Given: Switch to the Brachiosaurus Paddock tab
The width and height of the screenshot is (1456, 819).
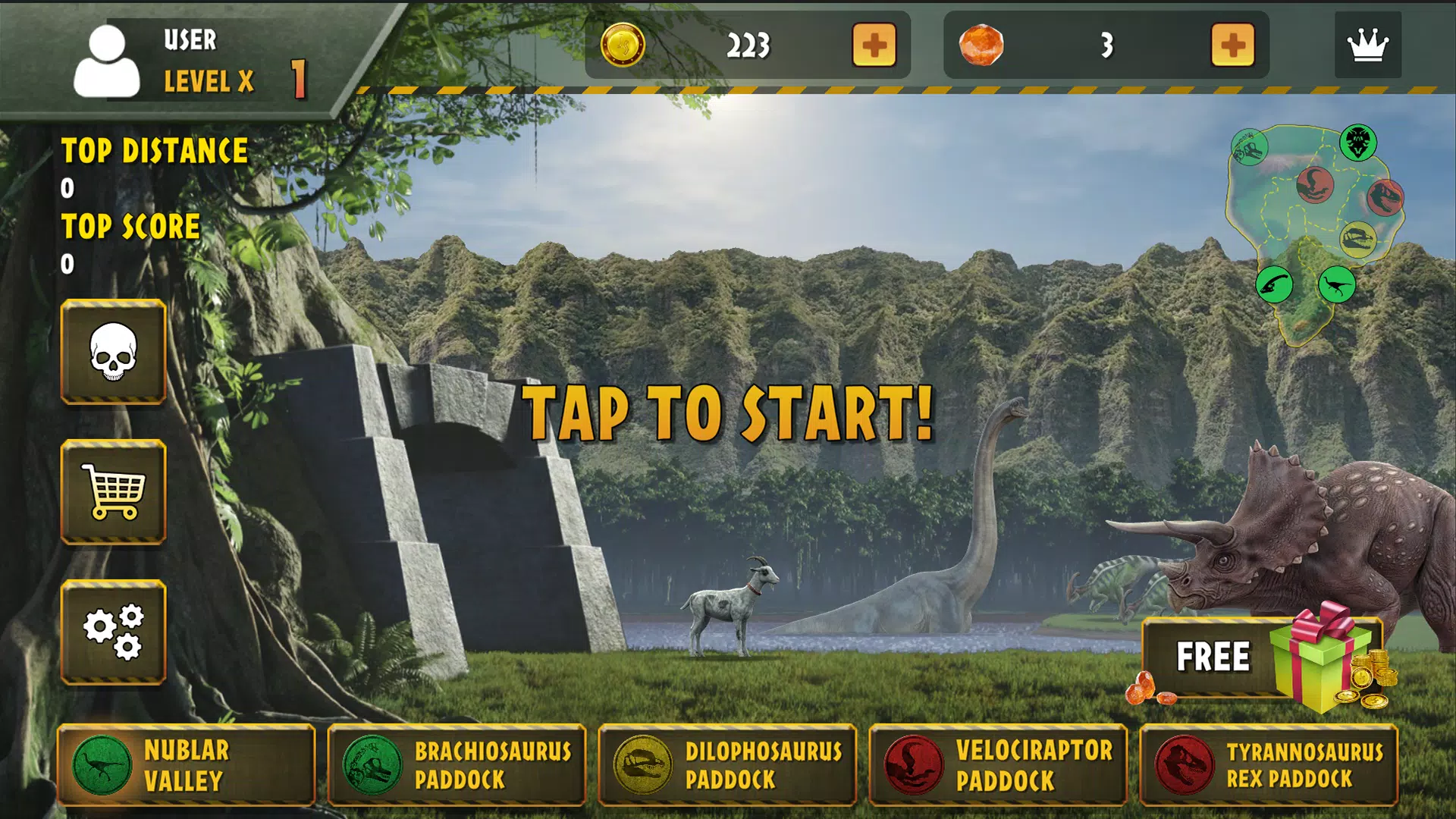Looking at the screenshot, I should click(x=457, y=764).
